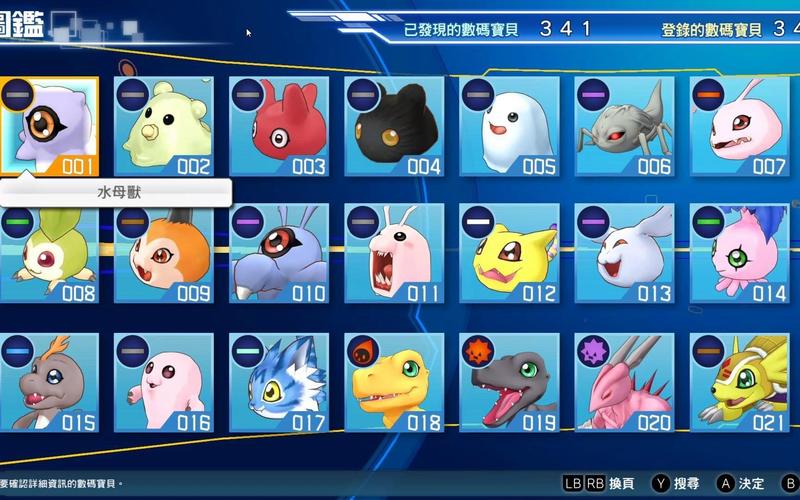800x500 pixels.
Task: Pick the yellow Digimon entry 012
Action: point(509,254)
